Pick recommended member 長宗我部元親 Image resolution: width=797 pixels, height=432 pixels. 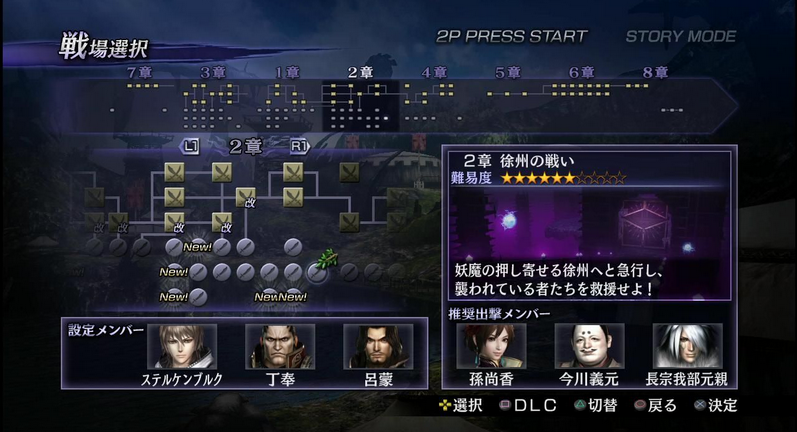687,346
